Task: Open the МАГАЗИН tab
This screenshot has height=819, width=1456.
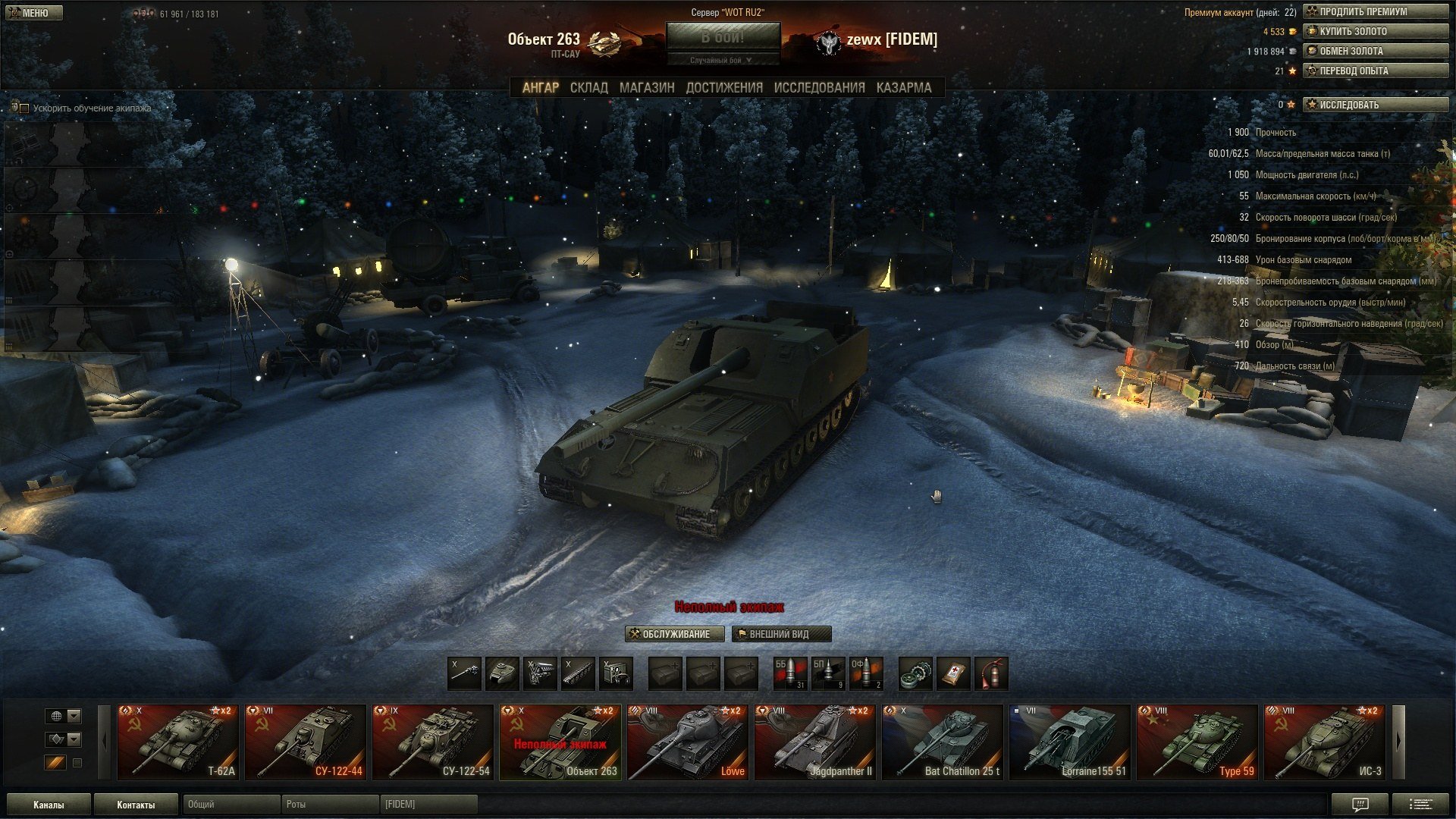Action: 646,88
